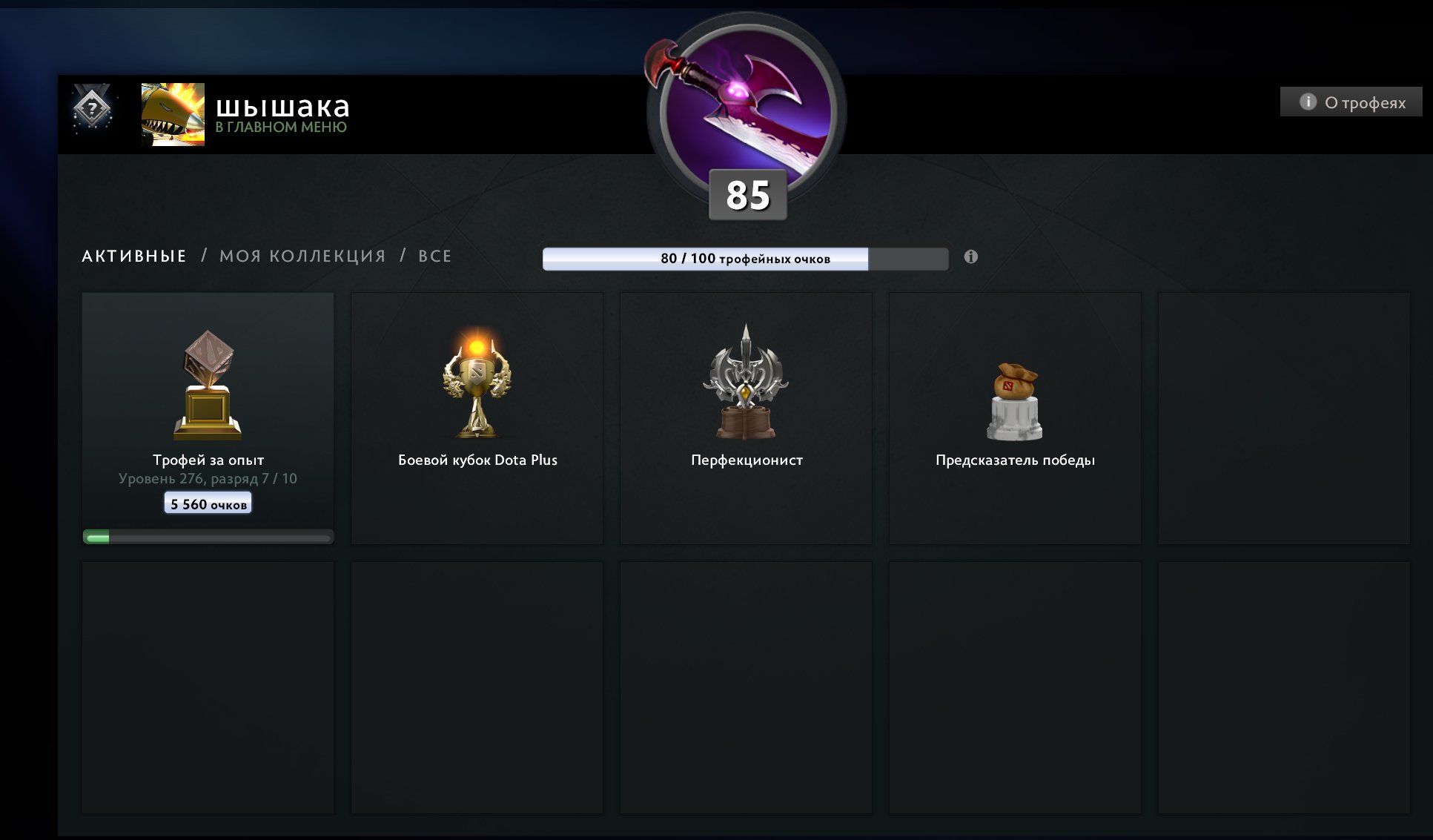Open the rank medal icon with question mark

tap(92, 110)
